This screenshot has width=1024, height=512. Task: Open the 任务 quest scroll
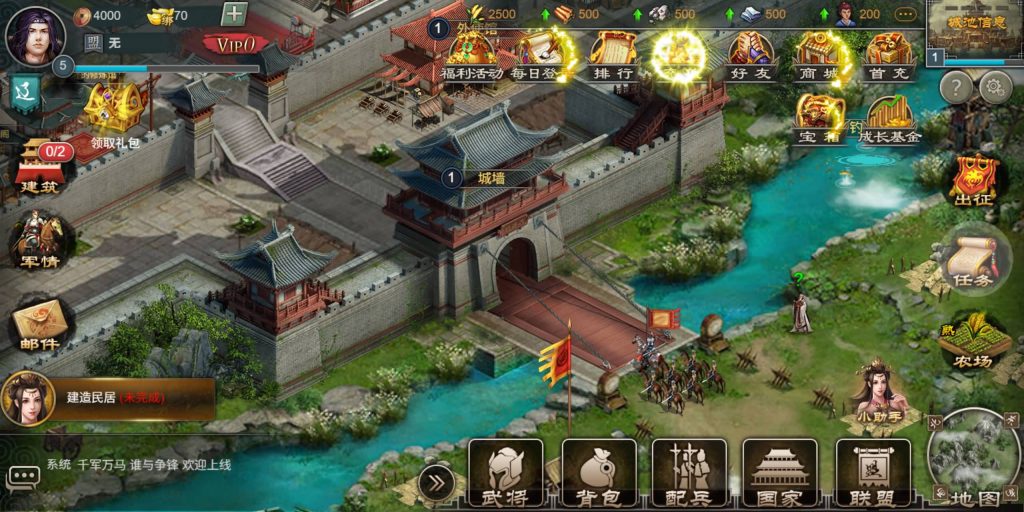tap(969, 260)
